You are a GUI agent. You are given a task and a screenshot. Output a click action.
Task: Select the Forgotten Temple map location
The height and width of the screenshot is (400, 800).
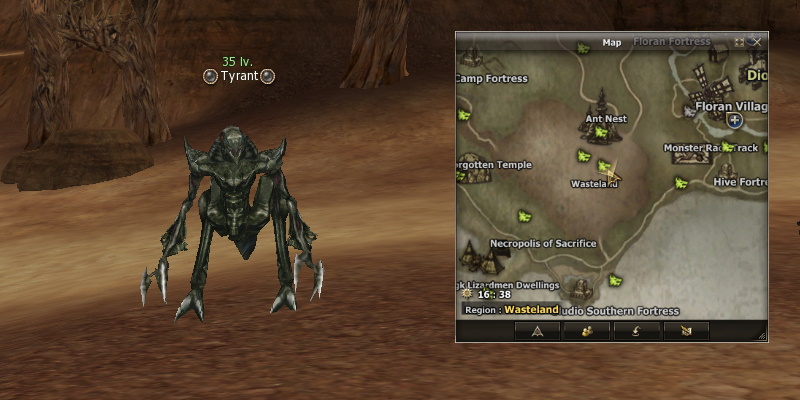tap(495, 165)
